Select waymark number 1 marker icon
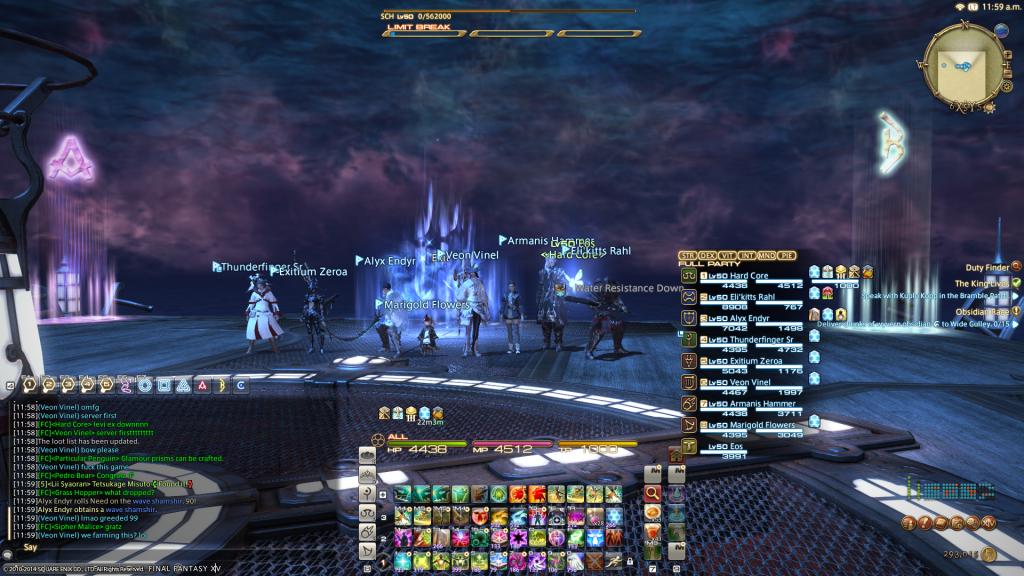1024x576 pixels. click(x=30, y=384)
